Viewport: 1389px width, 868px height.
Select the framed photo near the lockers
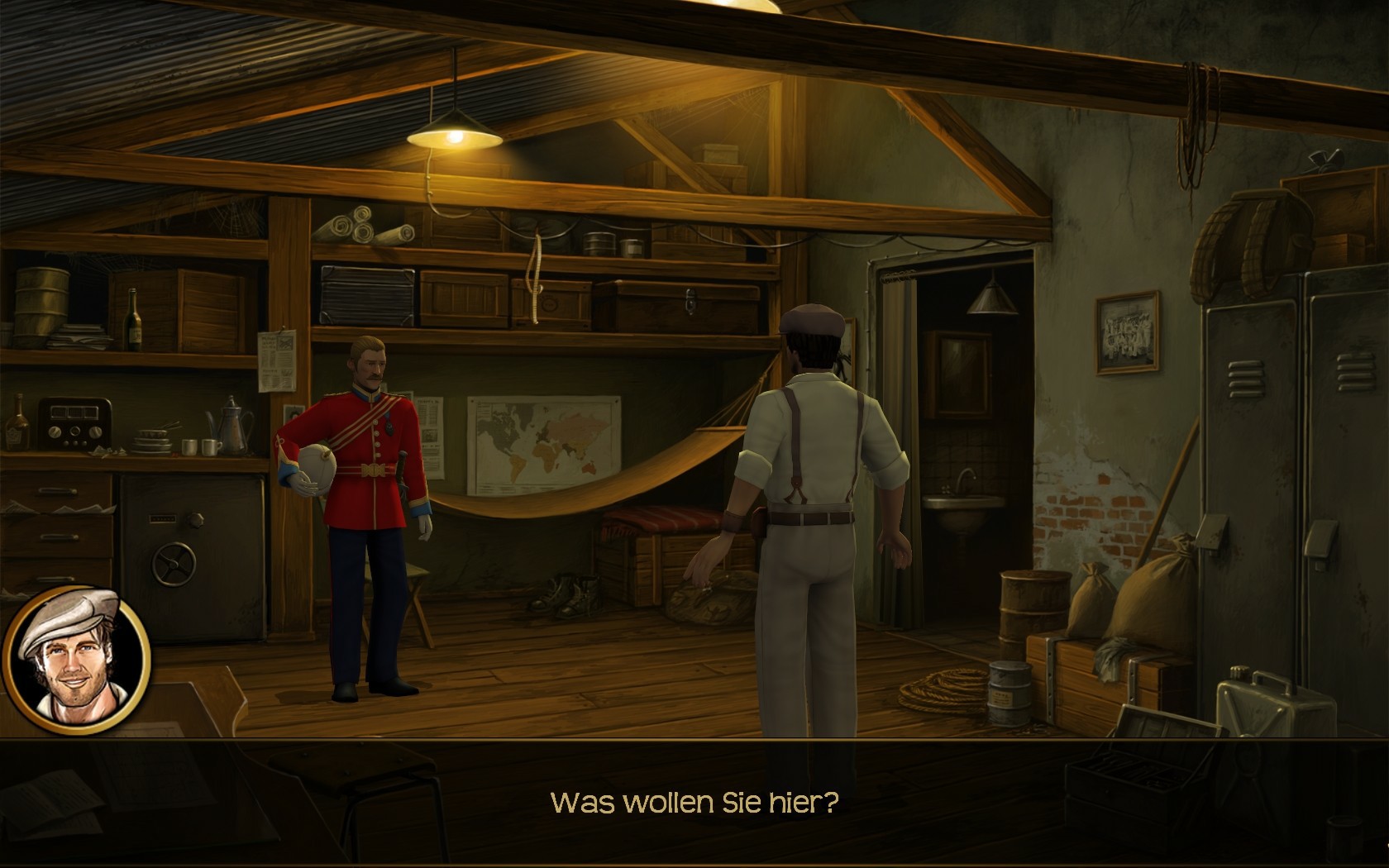pos(1127,335)
